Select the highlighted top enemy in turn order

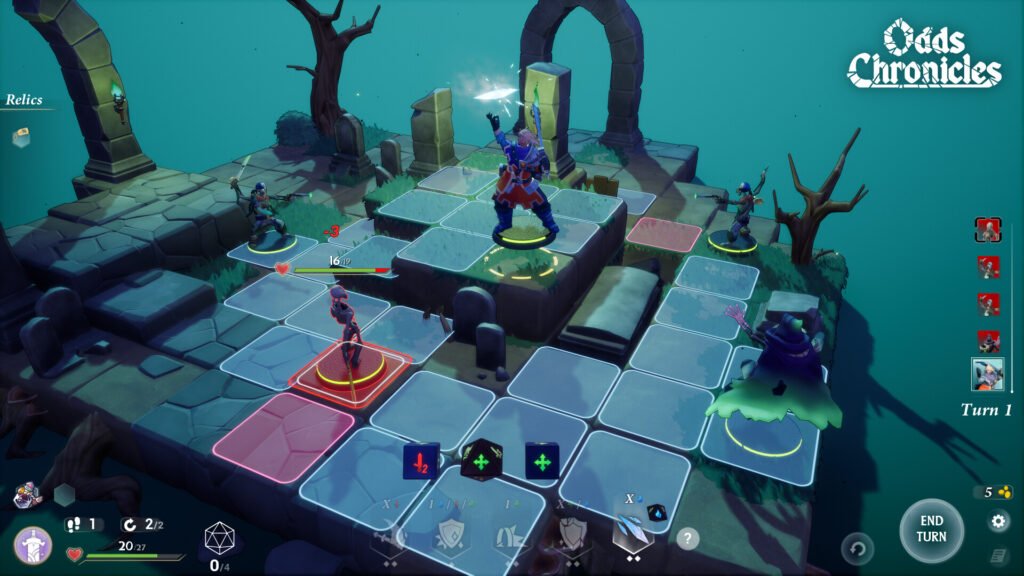[988, 230]
